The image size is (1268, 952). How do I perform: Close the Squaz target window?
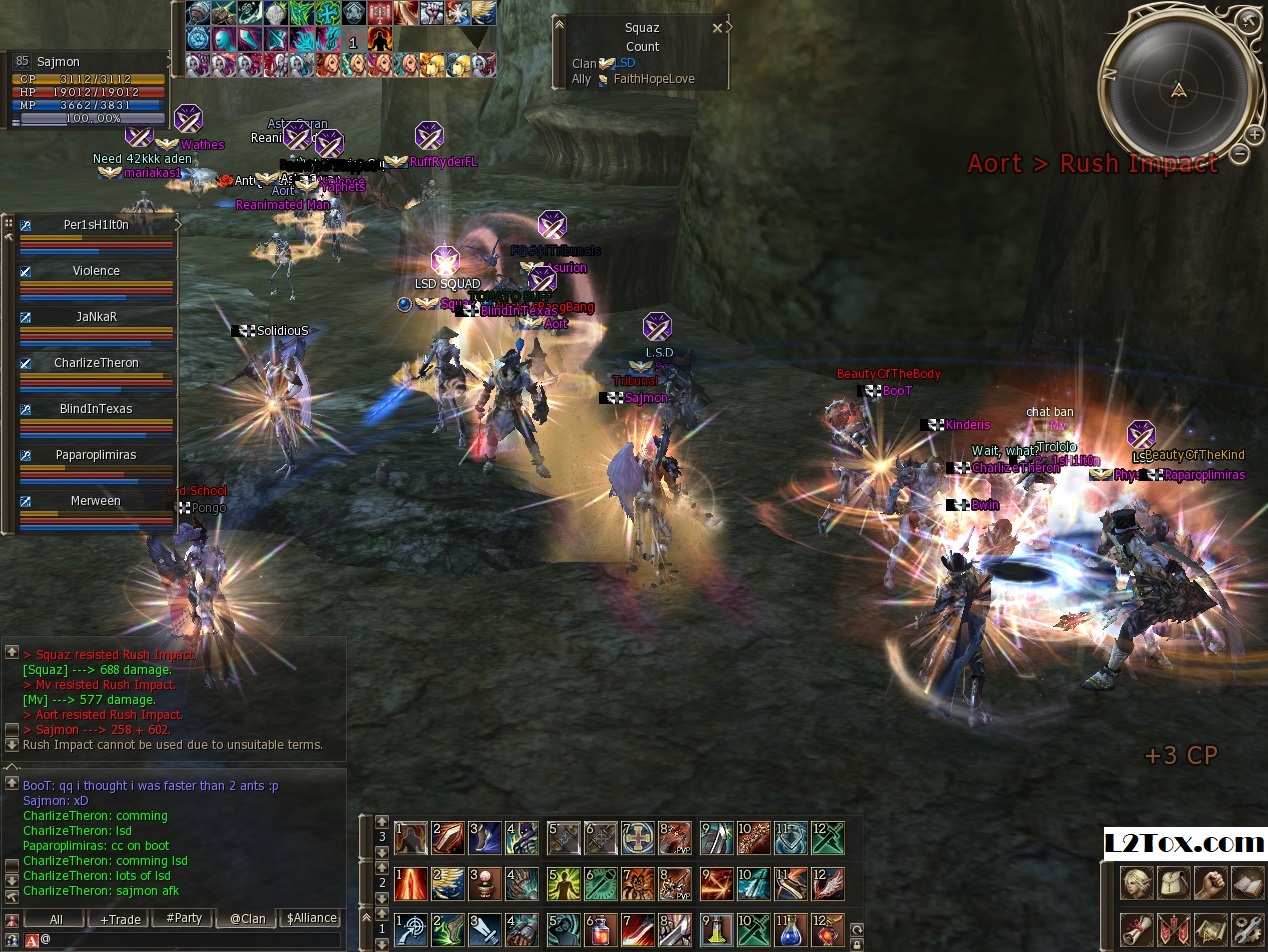[x=717, y=28]
